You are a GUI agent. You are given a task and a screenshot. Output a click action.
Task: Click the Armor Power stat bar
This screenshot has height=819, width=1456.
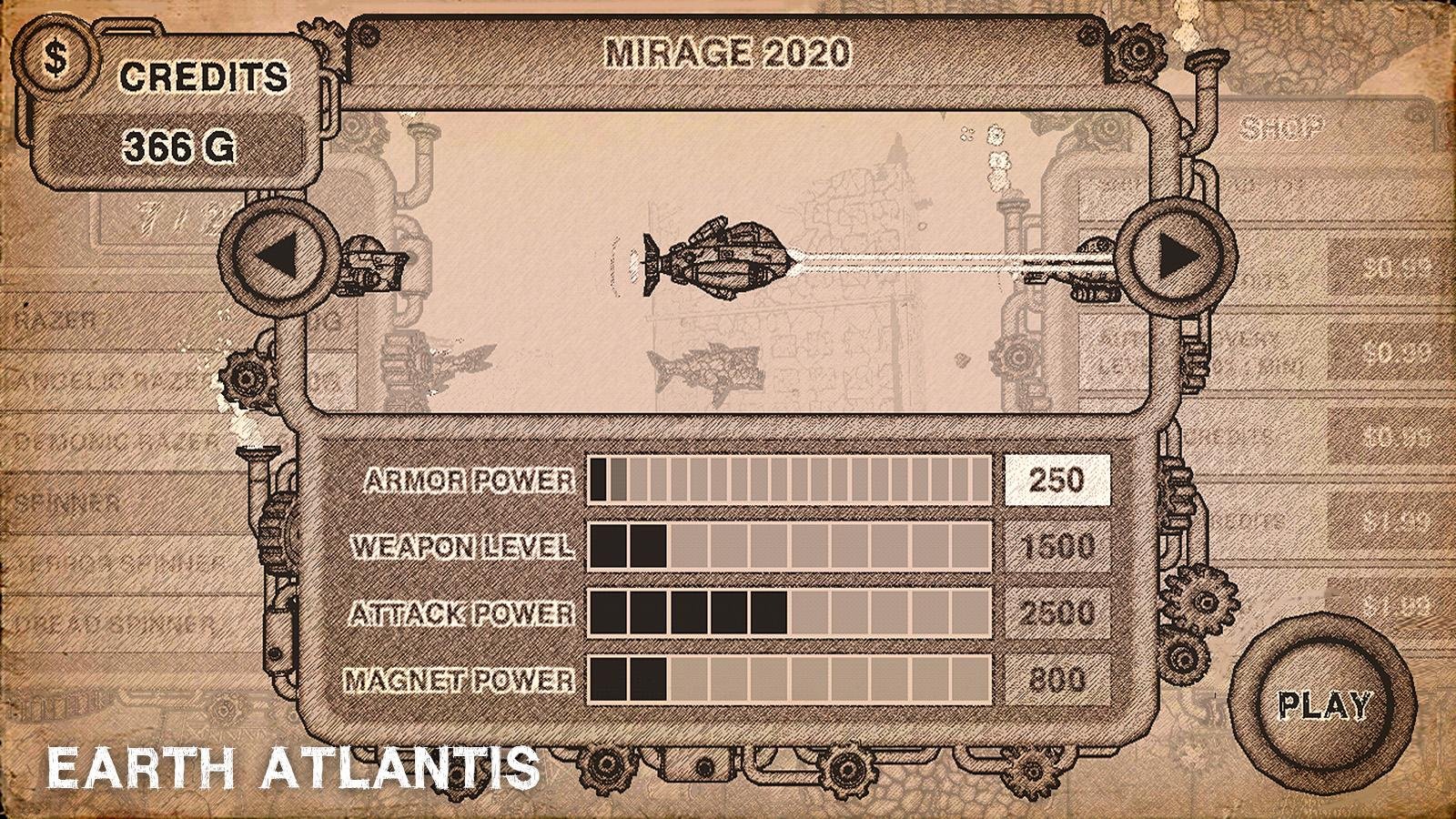(x=792, y=478)
